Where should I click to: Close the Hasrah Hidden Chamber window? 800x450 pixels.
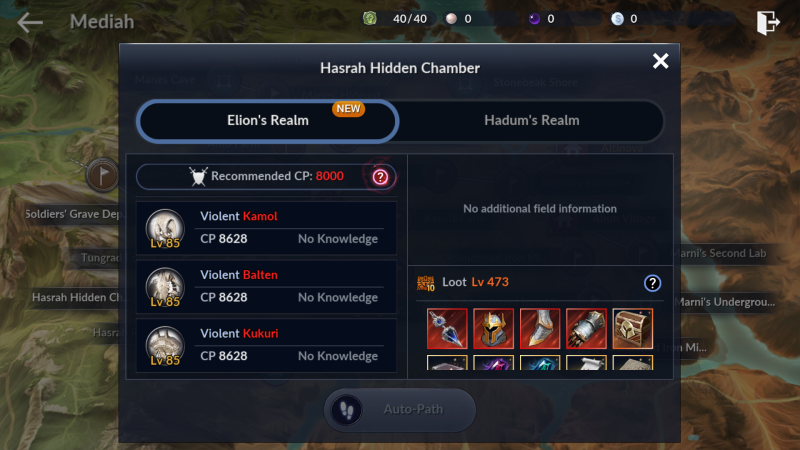click(x=660, y=62)
